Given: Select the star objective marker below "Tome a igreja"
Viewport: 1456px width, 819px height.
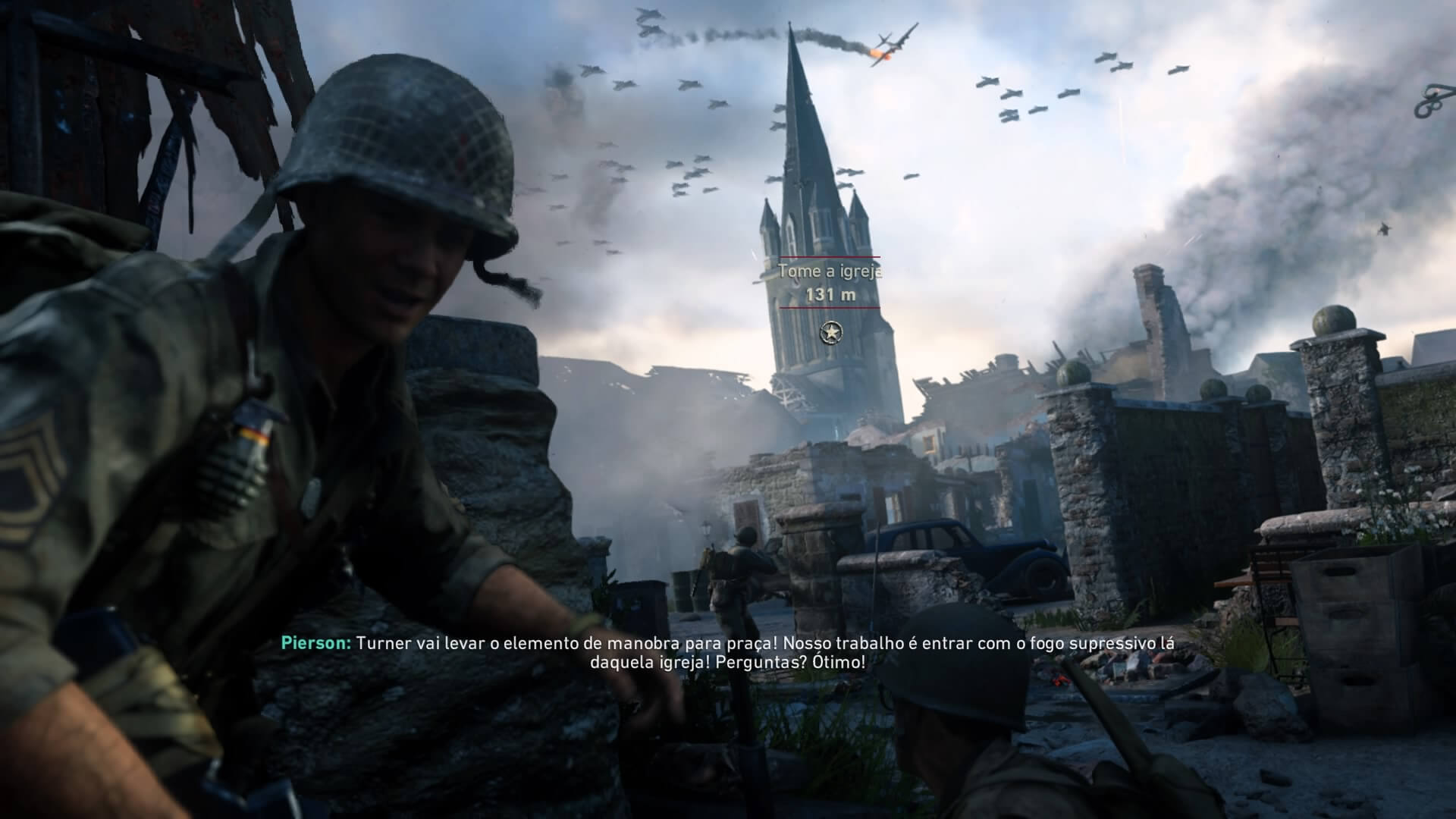Looking at the screenshot, I should pyautogui.click(x=831, y=331).
